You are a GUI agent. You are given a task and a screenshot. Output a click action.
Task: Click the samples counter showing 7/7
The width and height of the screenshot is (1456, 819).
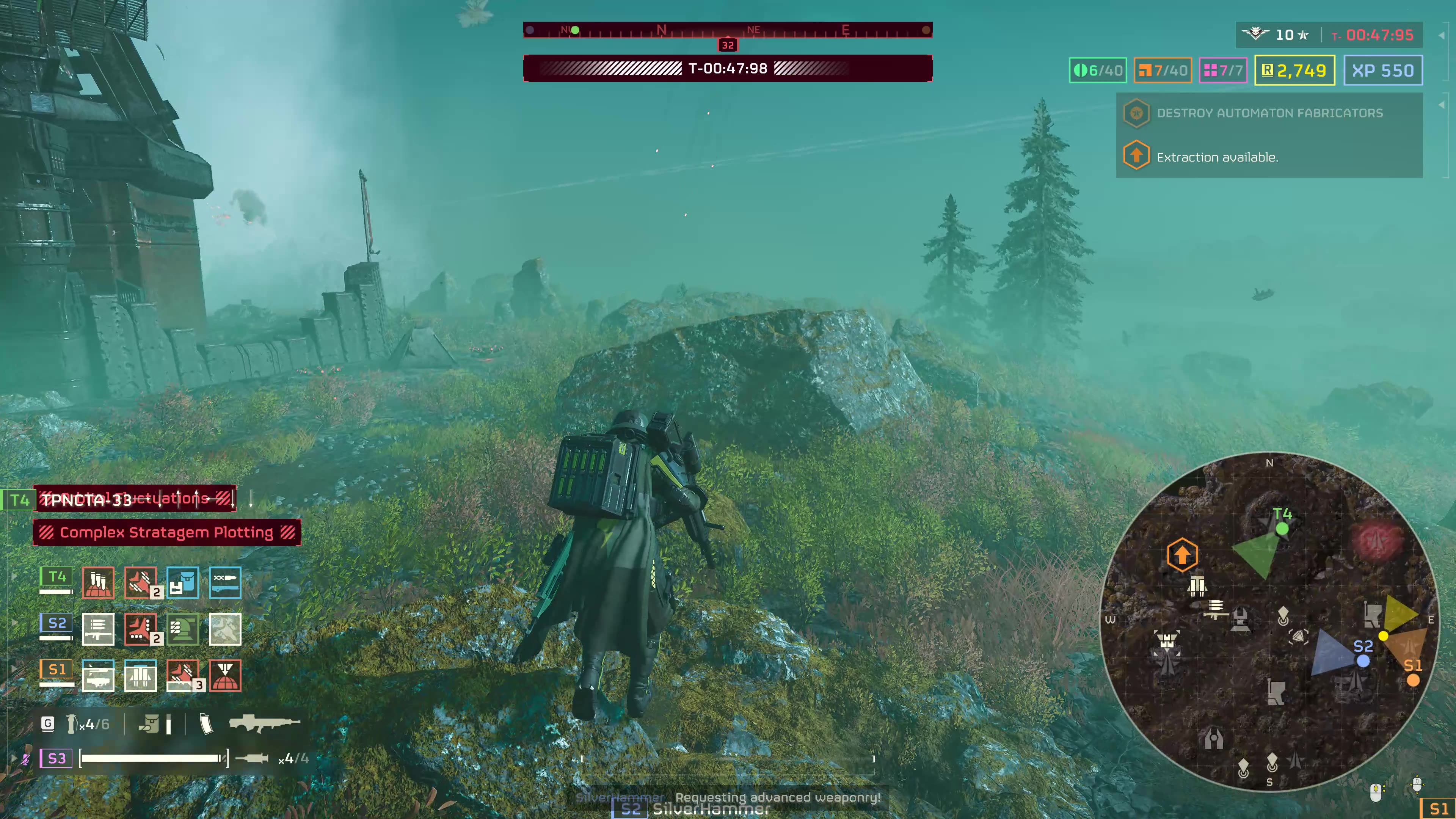point(1223,71)
